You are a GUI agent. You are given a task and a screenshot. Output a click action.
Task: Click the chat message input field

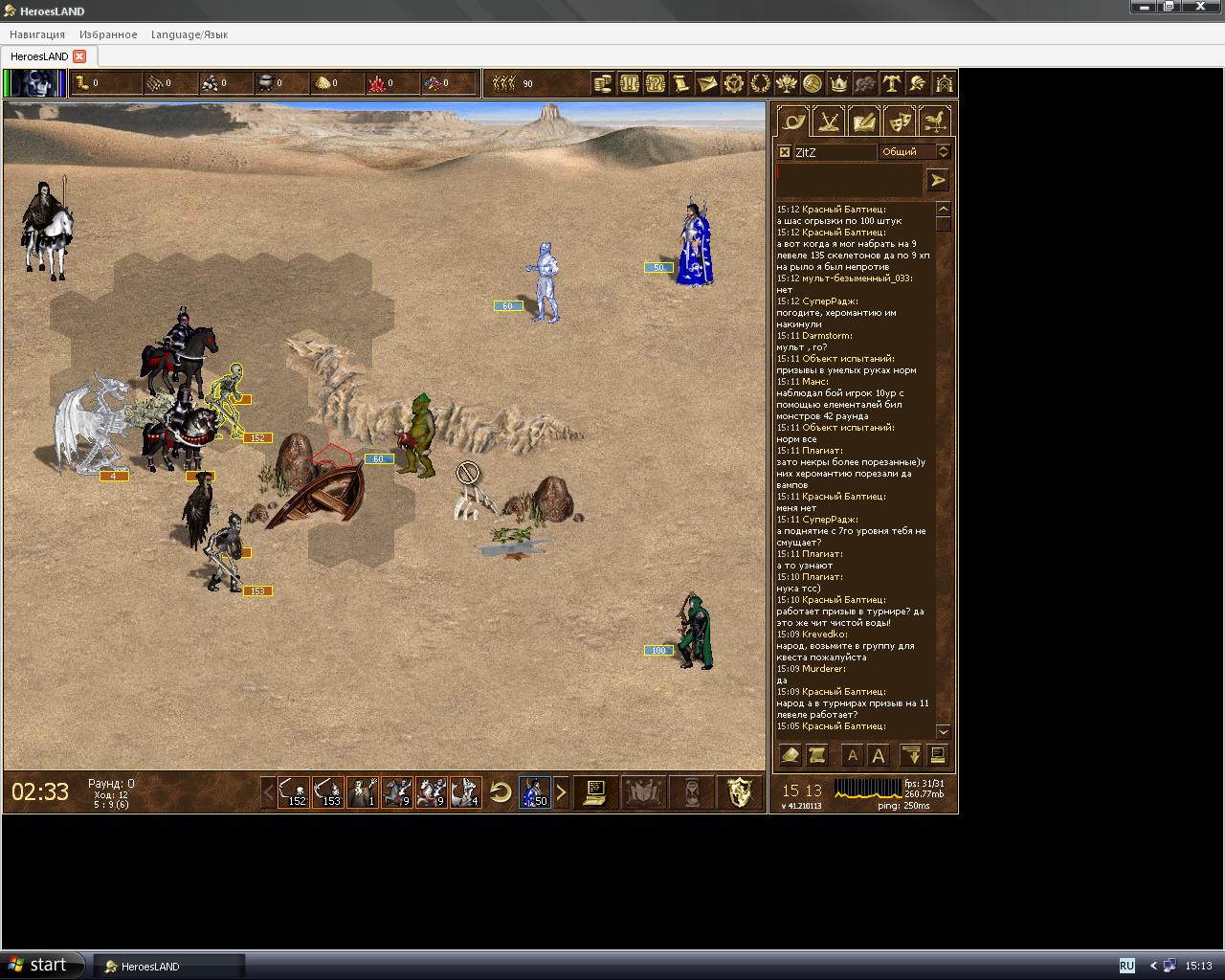click(x=848, y=179)
